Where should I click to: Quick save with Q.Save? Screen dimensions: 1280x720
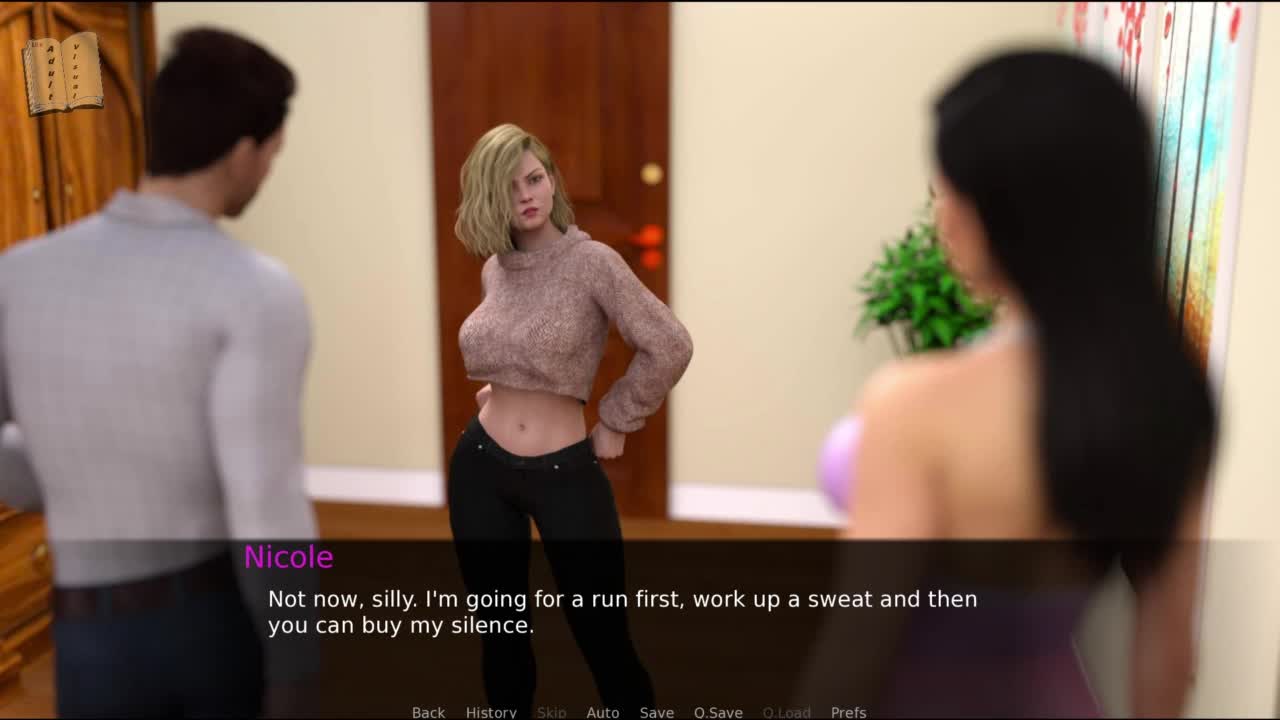click(718, 712)
